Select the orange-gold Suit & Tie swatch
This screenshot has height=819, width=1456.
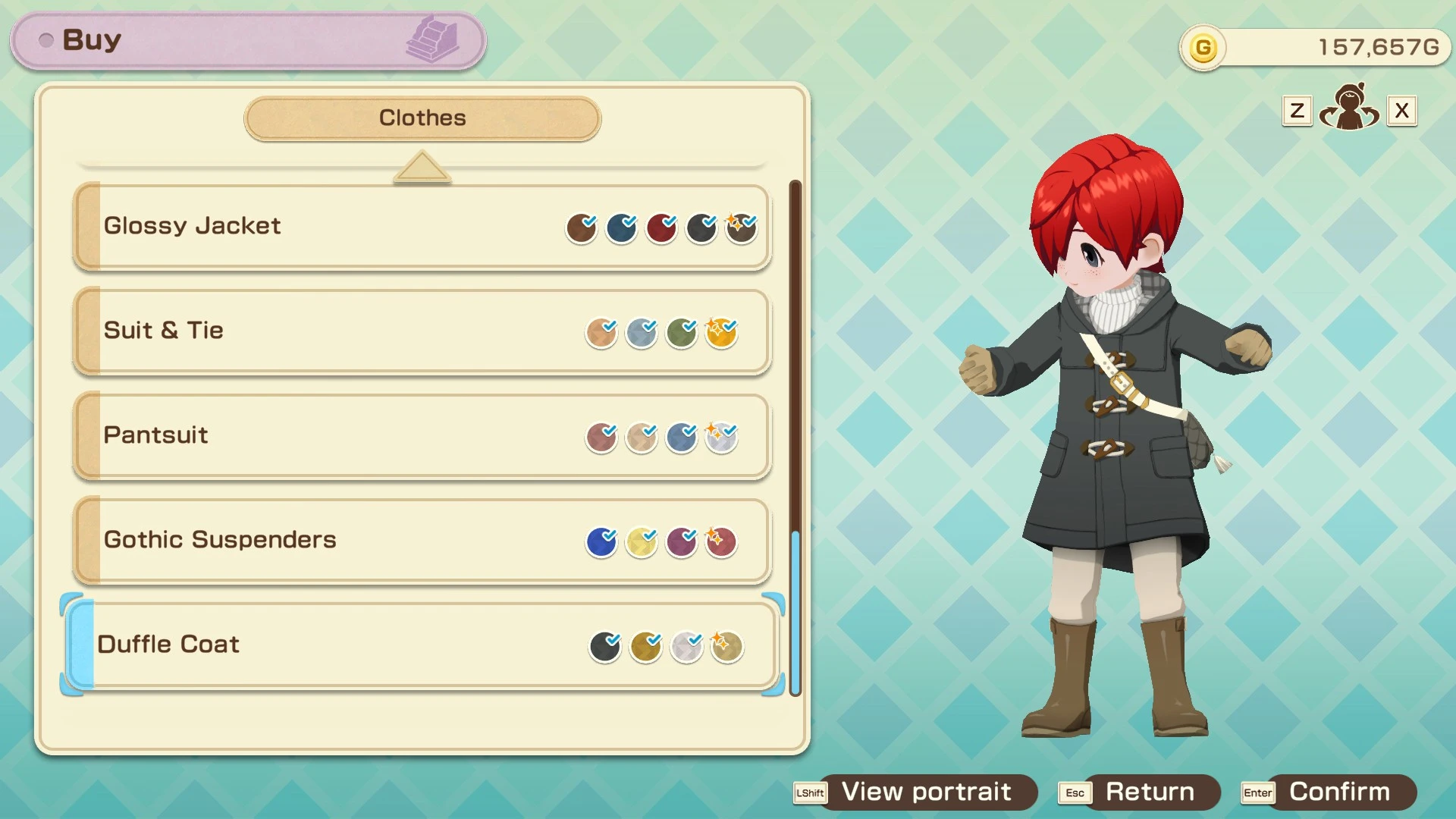click(721, 333)
